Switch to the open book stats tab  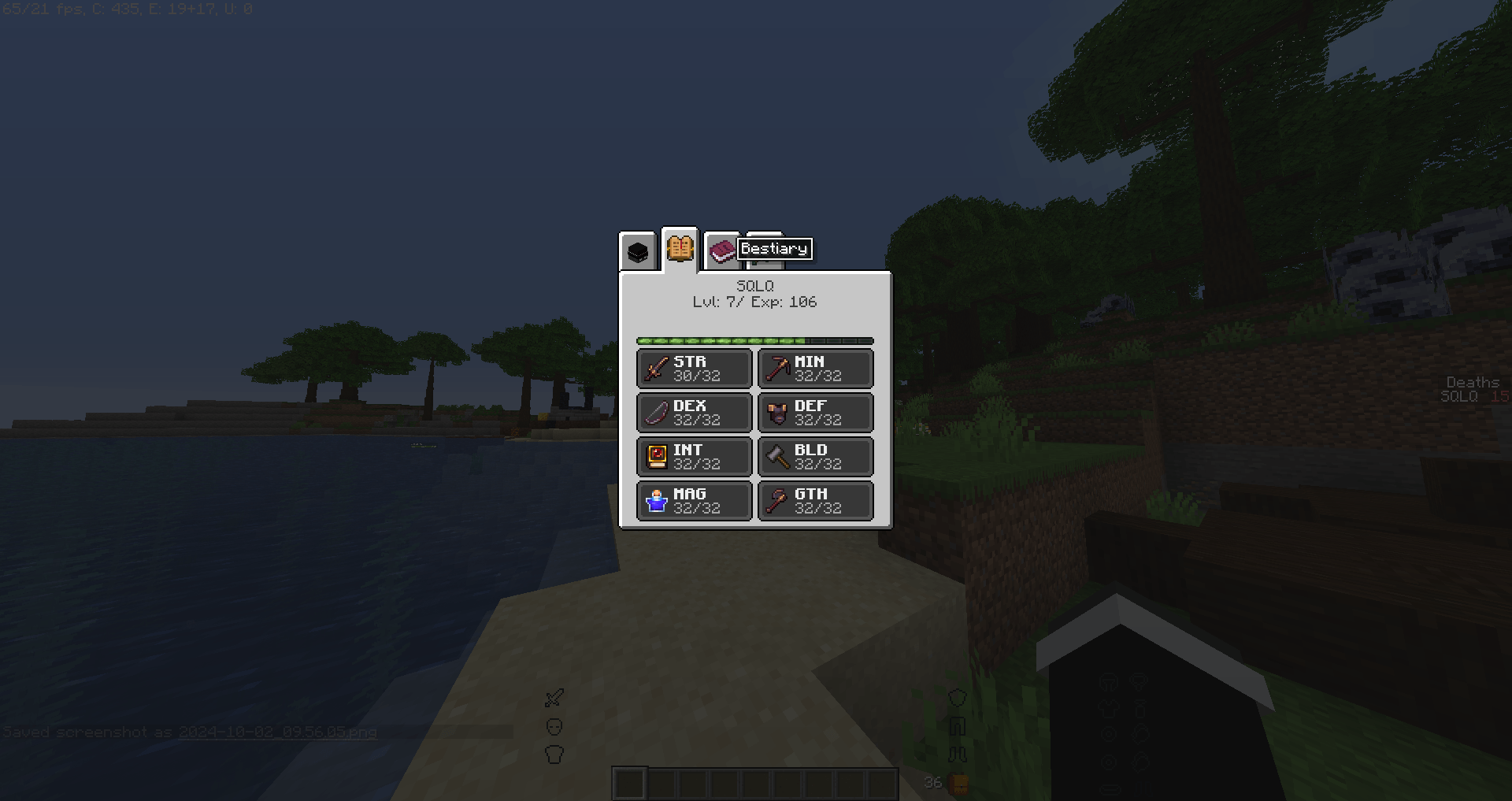(x=680, y=248)
